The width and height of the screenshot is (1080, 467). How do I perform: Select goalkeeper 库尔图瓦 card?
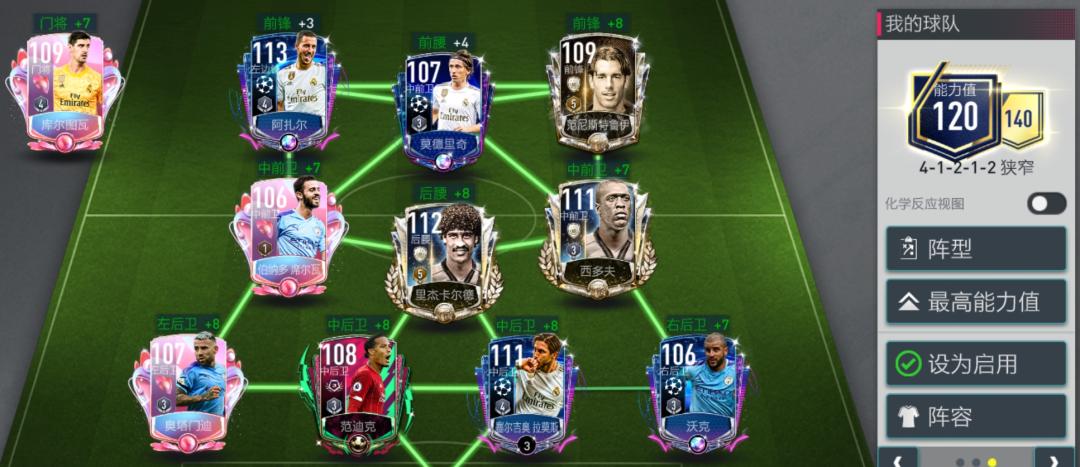(x=66, y=95)
